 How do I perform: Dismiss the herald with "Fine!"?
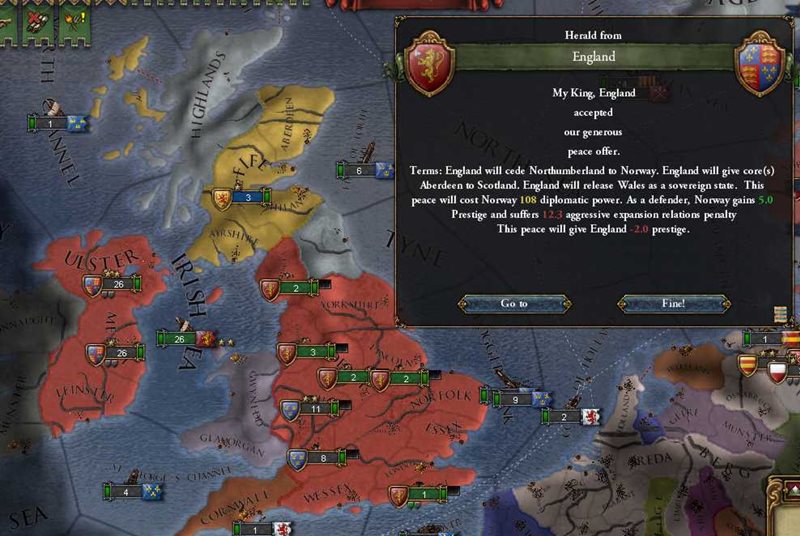(668, 303)
